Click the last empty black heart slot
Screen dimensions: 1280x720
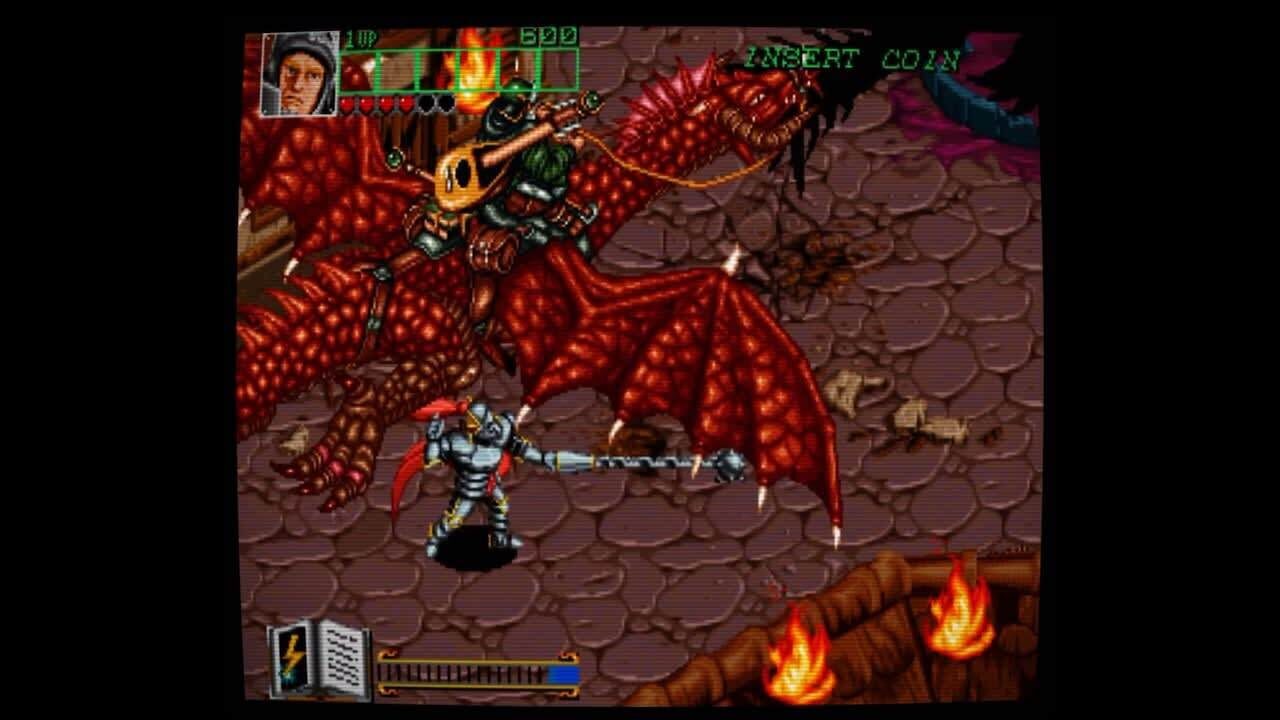[x=445, y=104]
